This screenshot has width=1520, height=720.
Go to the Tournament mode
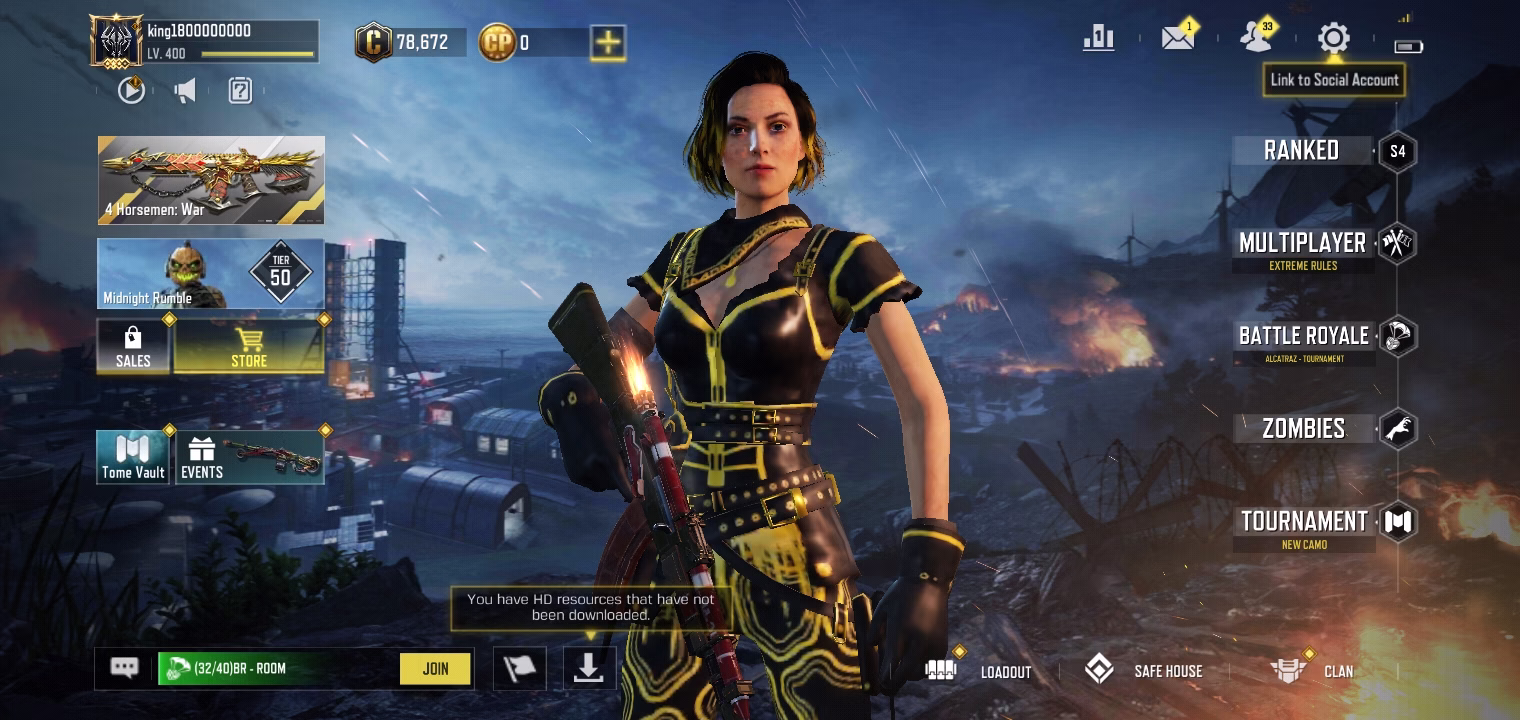(x=1304, y=522)
